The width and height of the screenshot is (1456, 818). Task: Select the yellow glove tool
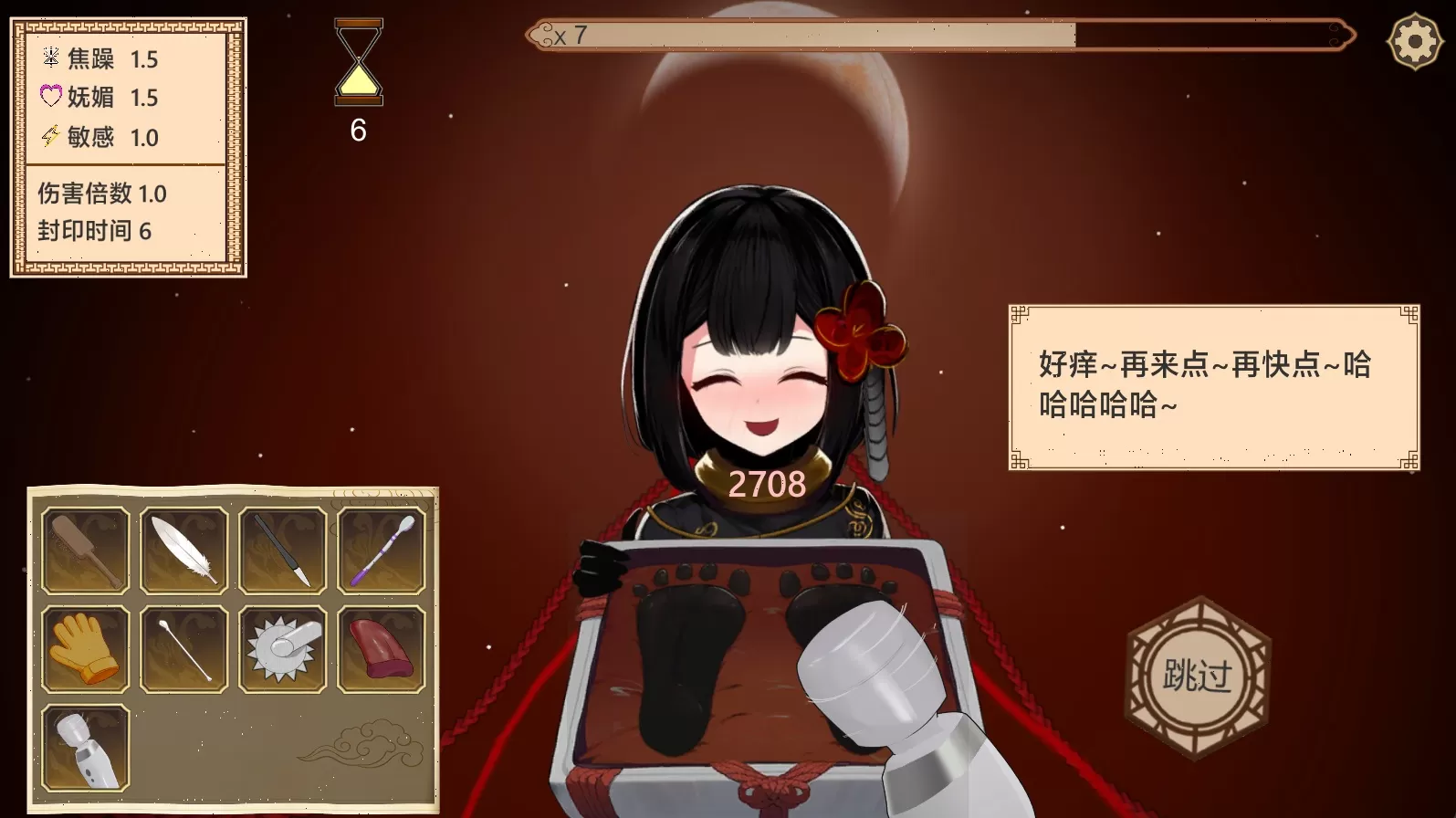tap(85, 650)
